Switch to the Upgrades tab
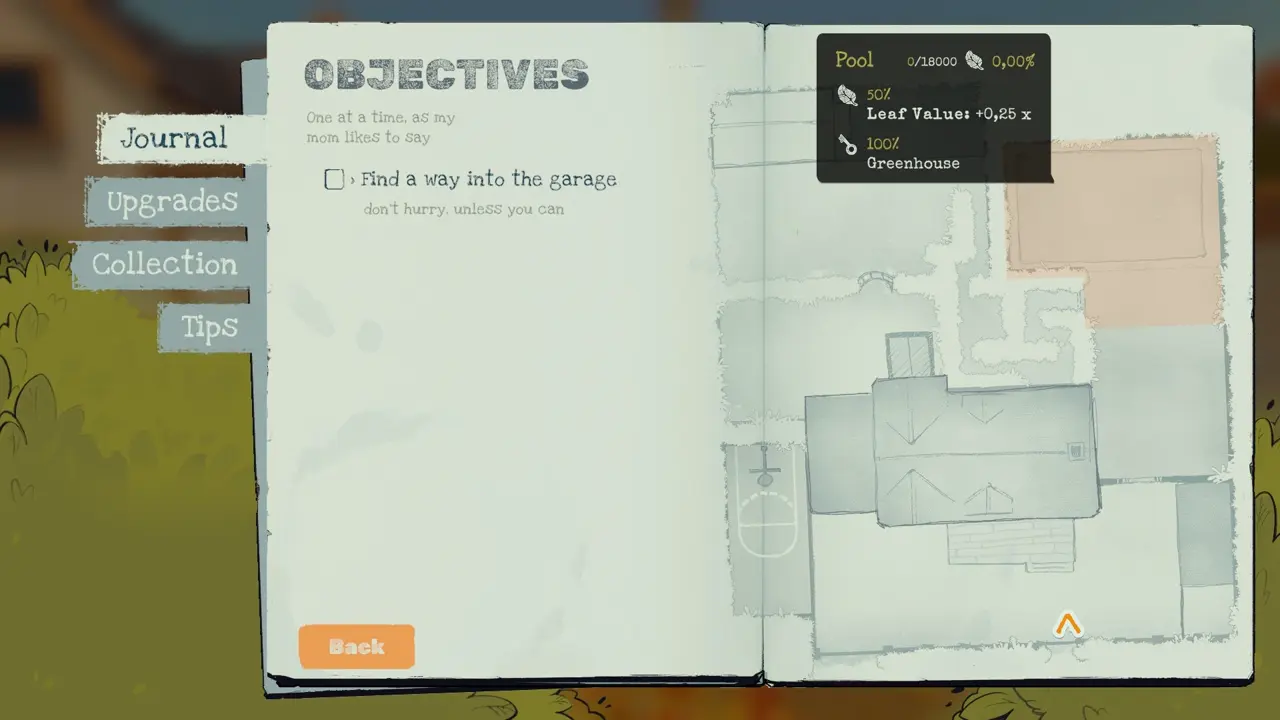The width and height of the screenshot is (1280, 720). 172,202
